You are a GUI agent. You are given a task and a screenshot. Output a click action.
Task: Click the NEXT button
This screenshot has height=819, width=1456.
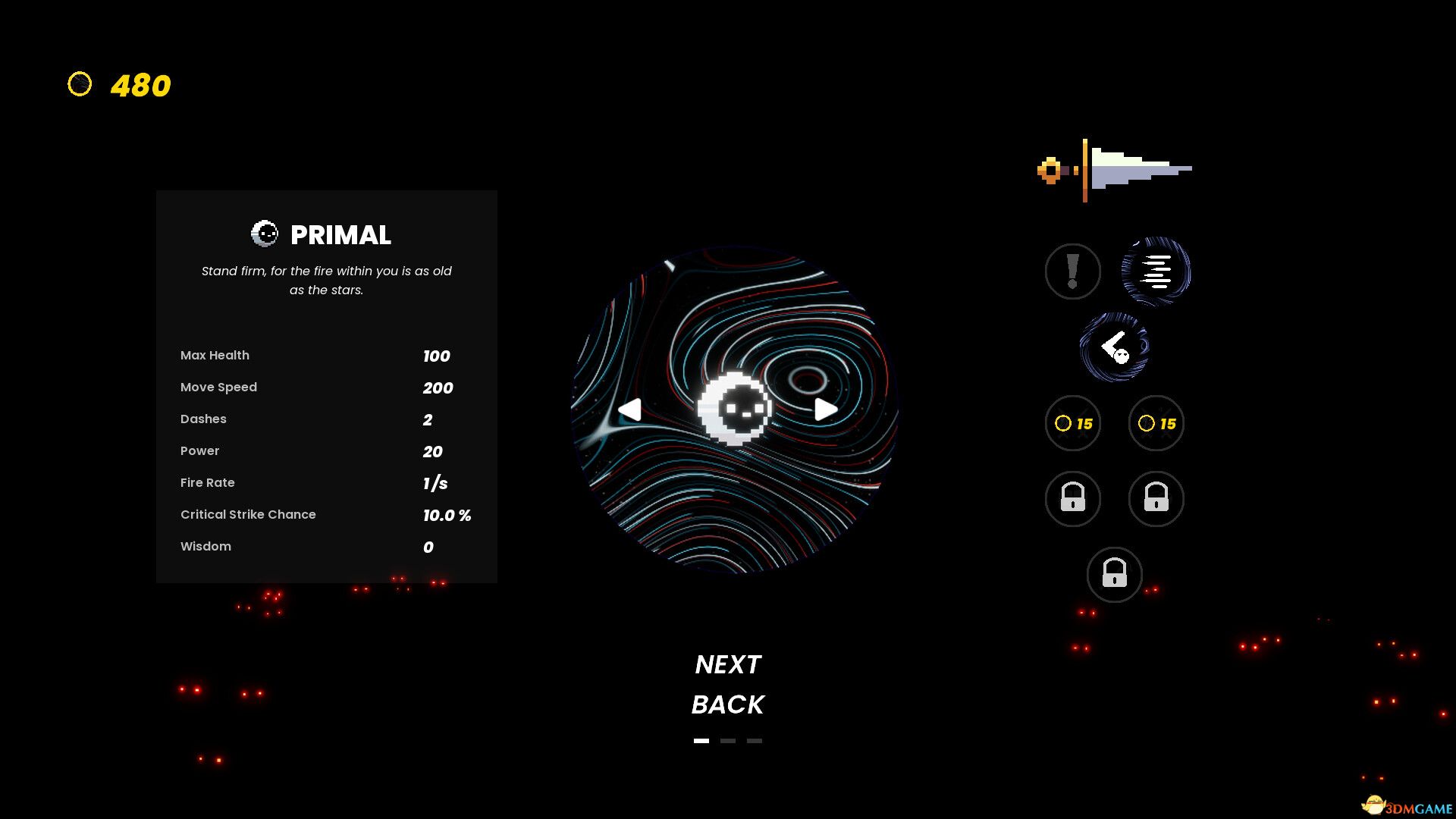pos(728,664)
